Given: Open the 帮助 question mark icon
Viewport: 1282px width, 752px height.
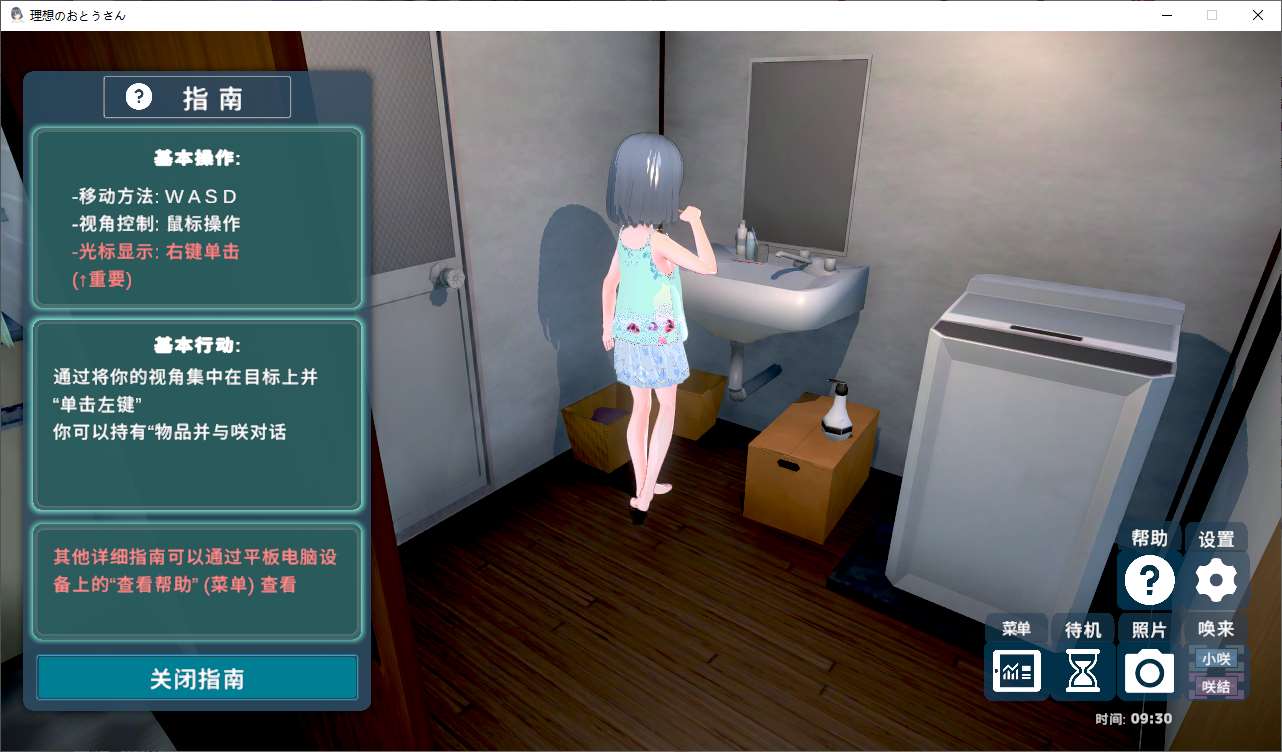Looking at the screenshot, I should (x=1148, y=578).
